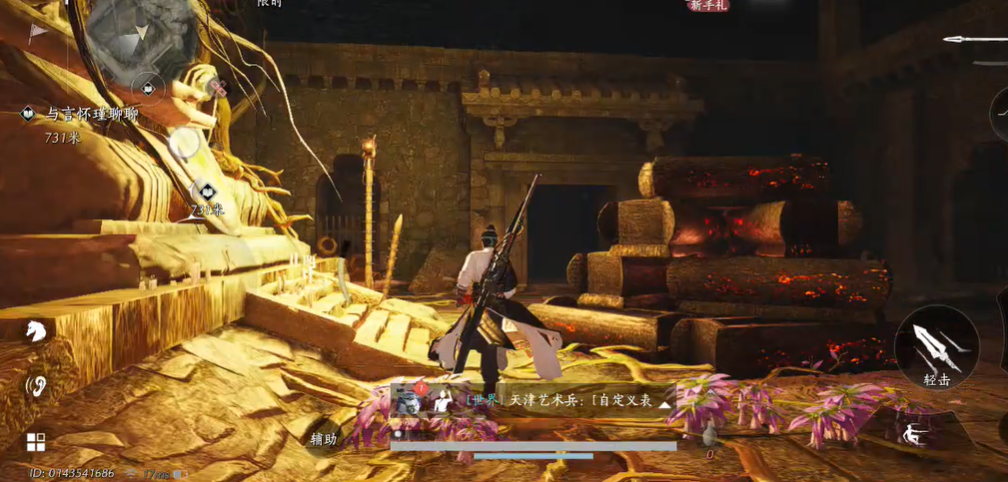The height and width of the screenshot is (482, 1008).
Task: Activate the ear listening sense icon
Action: (36, 385)
